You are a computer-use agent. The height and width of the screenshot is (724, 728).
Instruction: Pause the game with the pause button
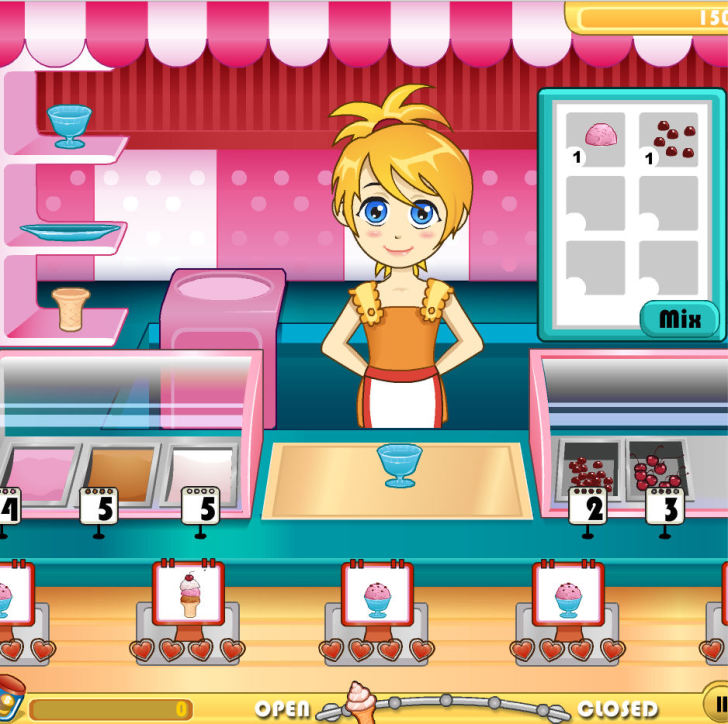(x=718, y=700)
